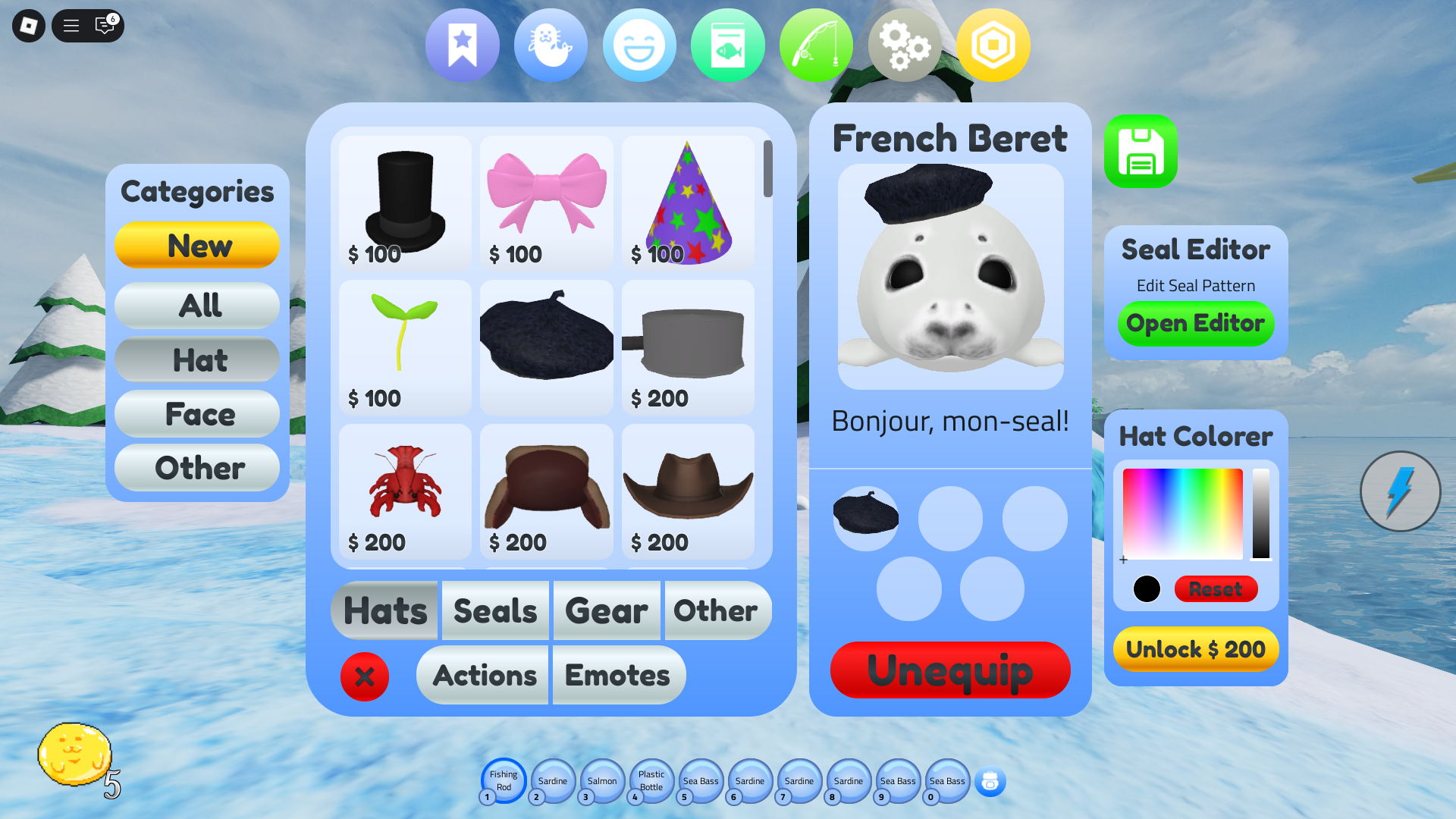
Task: Open the Emotes tab
Action: [618, 676]
